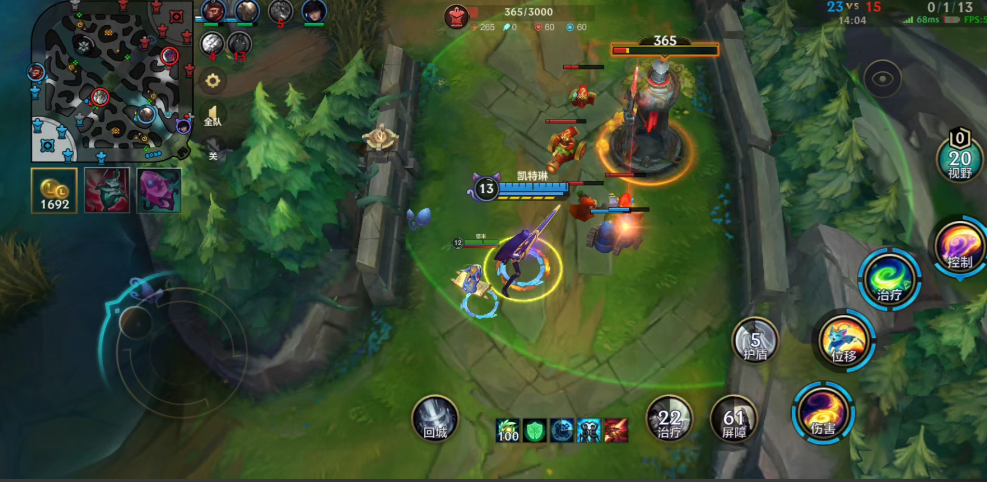Select the red flame buff icon
This screenshot has width=987, height=482.
click(x=615, y=430)
